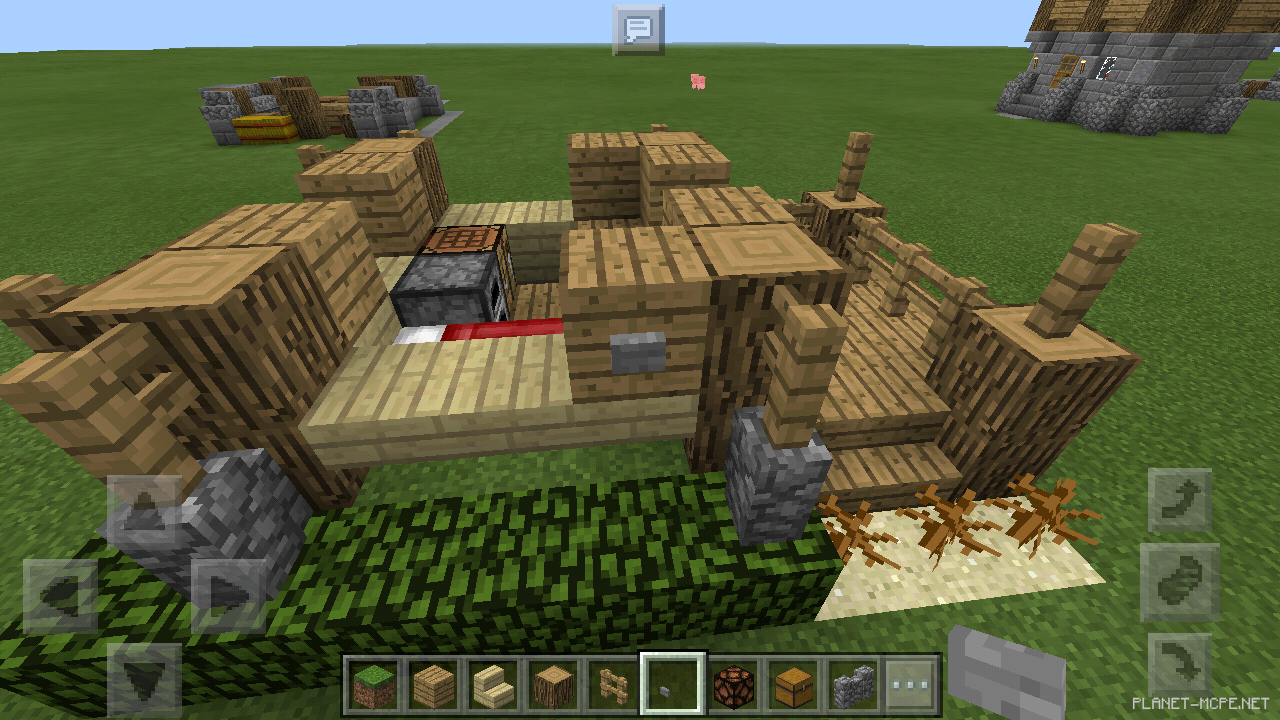Viewport: 1280px width, 720px height.
Task: Select the cobblestone wall hotbar slot
Action: [854, 686]
